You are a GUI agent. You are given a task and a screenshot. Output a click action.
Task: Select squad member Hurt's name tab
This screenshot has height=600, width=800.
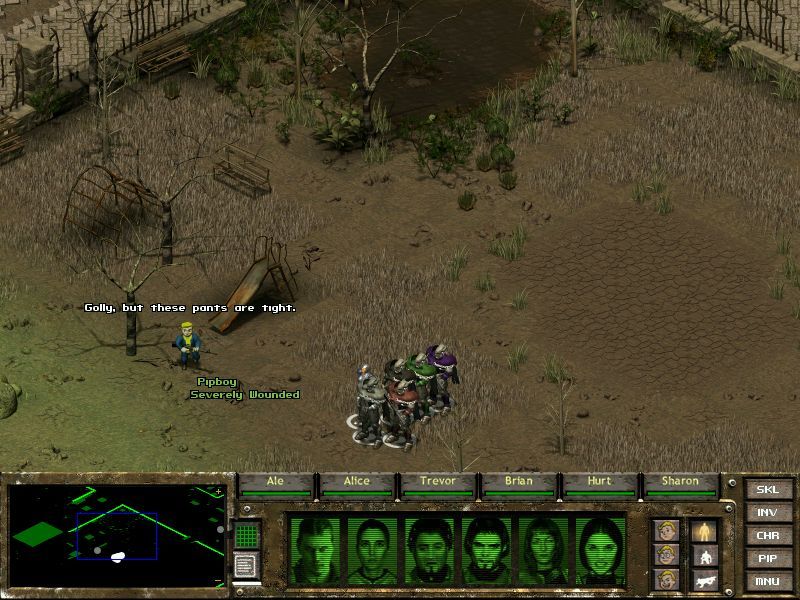(x=599, y=482)
